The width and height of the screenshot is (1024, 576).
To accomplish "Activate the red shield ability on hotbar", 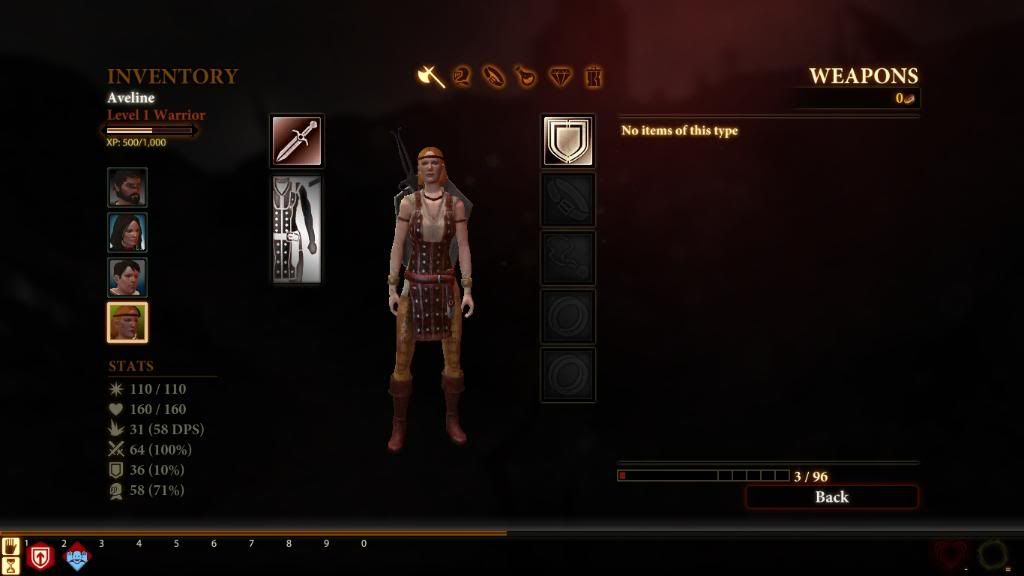I will 40,557.
